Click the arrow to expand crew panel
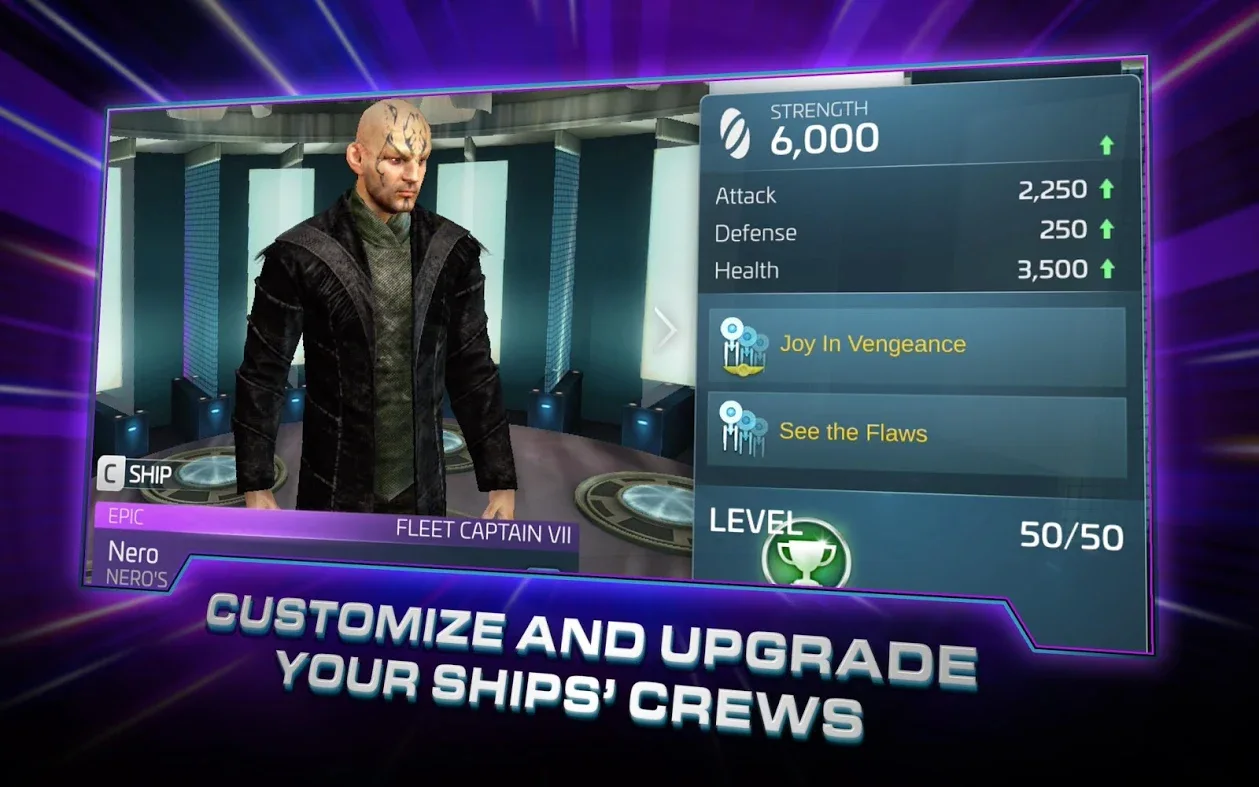This screenshot has height=787, width=1259. pos(665,328)
